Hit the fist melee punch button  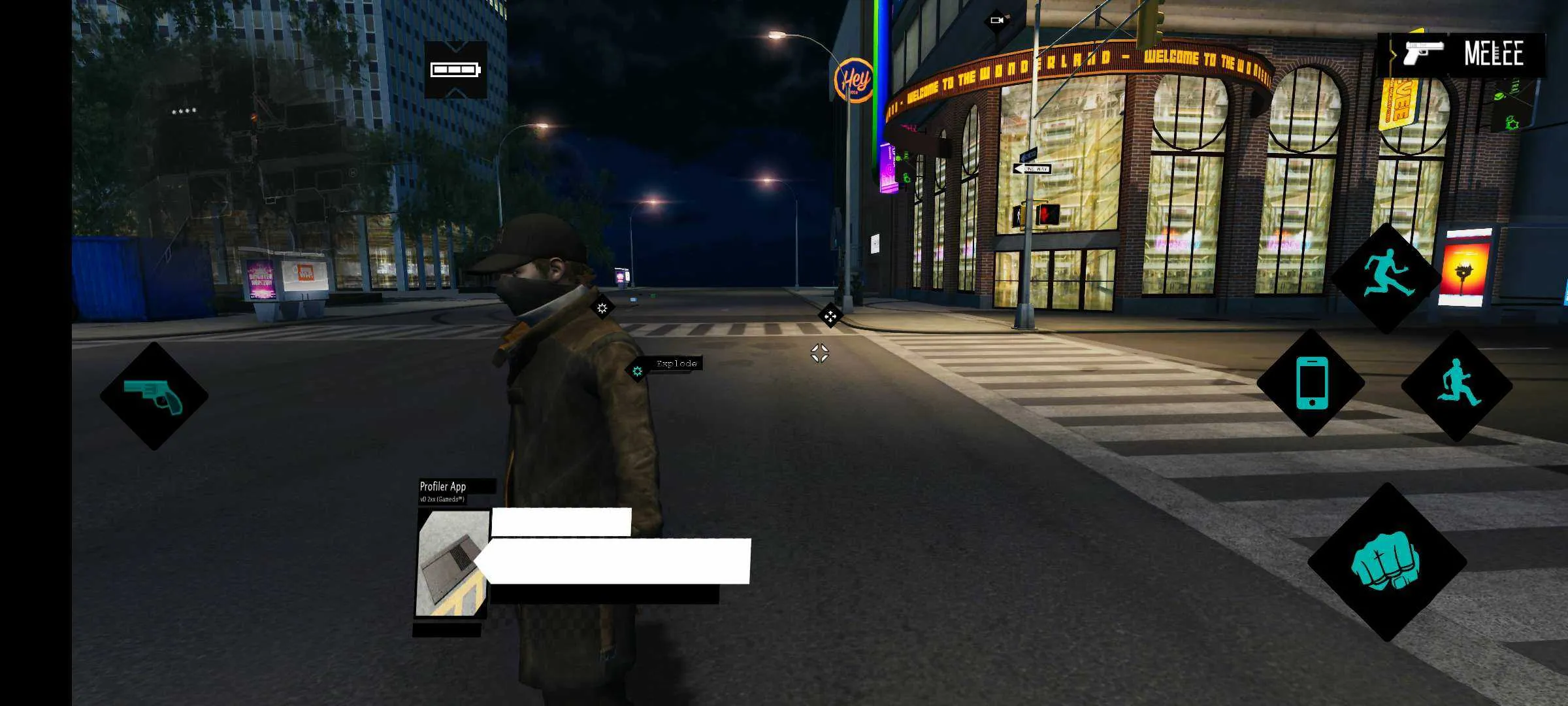pos(1386,562)
